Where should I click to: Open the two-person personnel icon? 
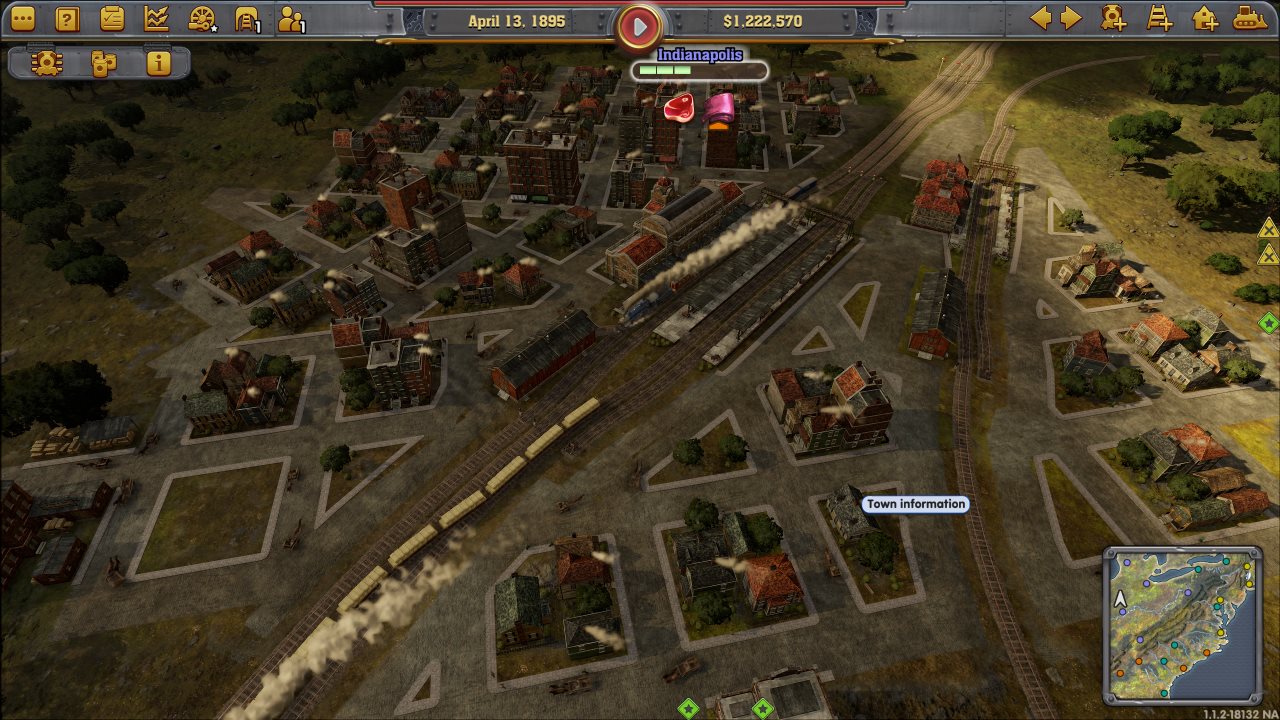click(x=291, y=19)
